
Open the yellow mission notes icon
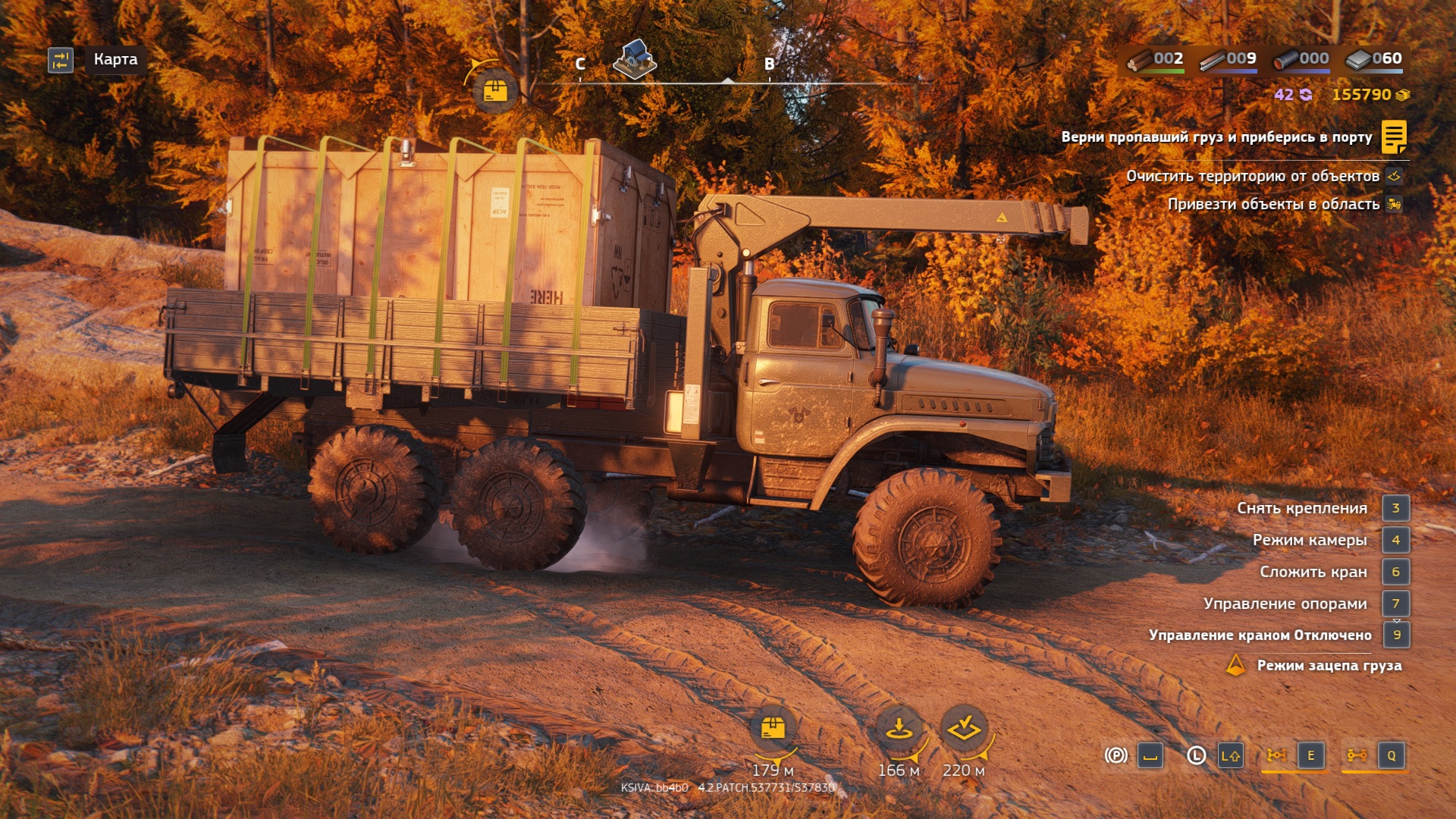1394,137
